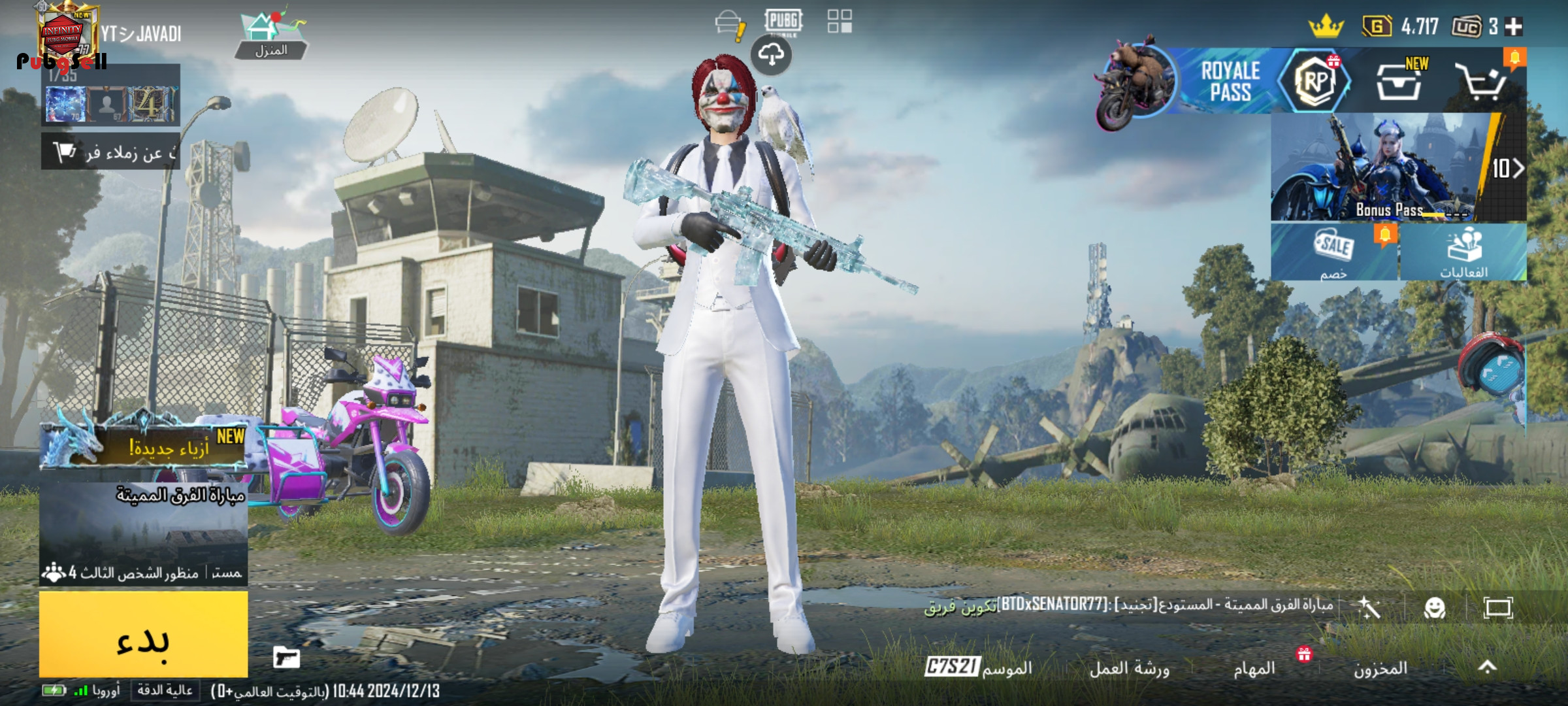The height and width of the screenshot is (706, 1568).
Task: Expand the bottom menu arrow
Action: [1488, 667]
